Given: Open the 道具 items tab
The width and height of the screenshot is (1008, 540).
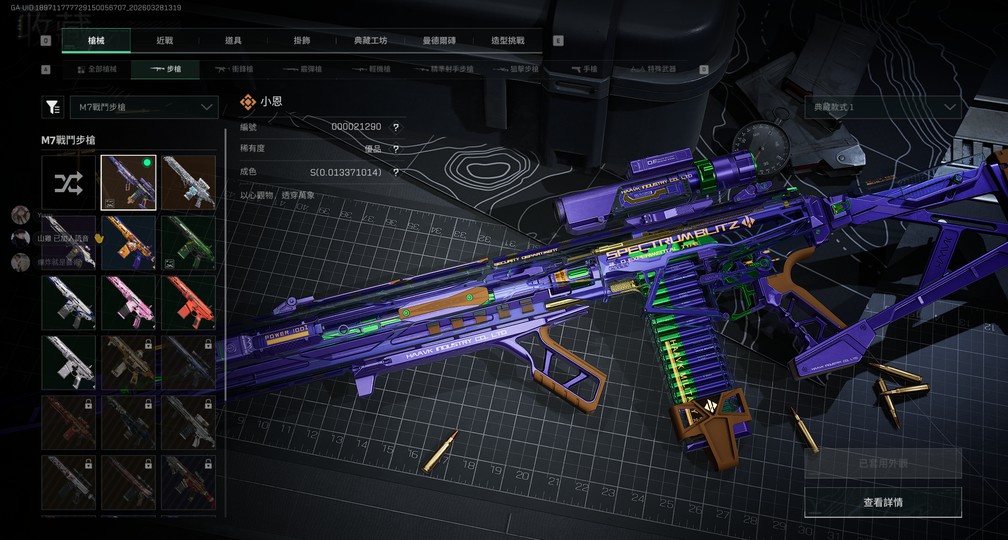Looking at the screenshot, I should 233,41.
